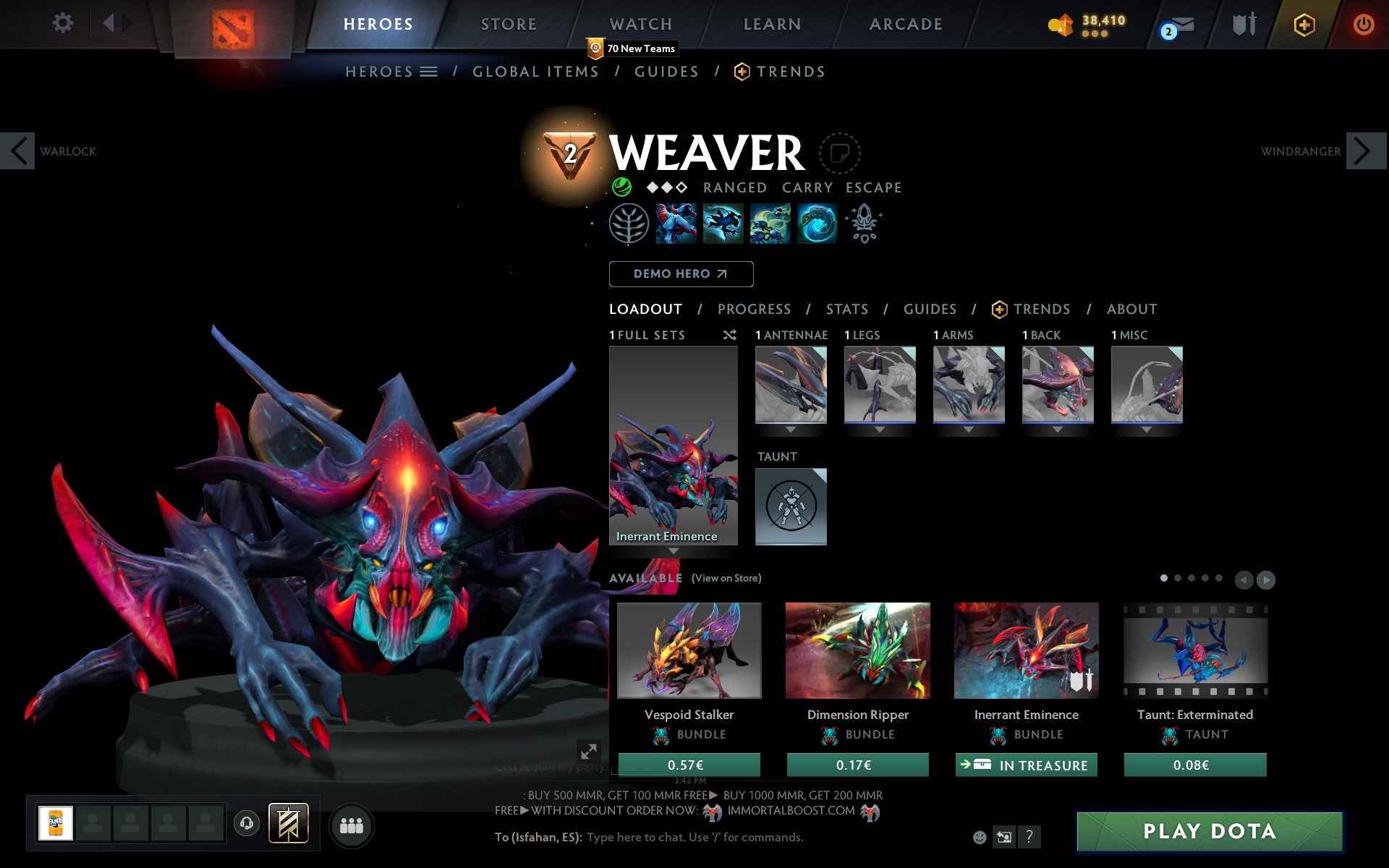Click the armory icon in the top right
The width and height of the screenshot is (1389, 868).
pos(1242,24)
